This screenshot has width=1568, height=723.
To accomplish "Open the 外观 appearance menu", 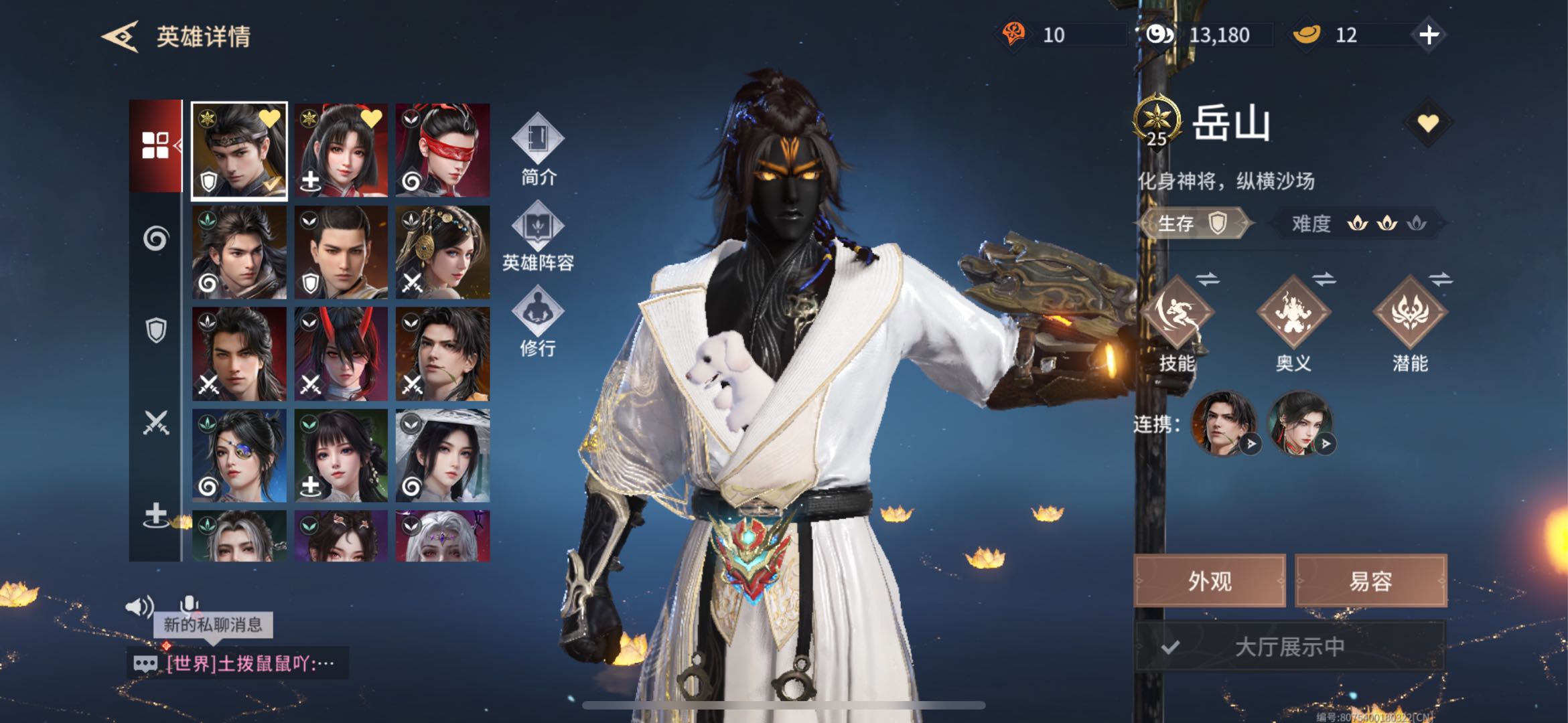I will (x=1209, y=581).
